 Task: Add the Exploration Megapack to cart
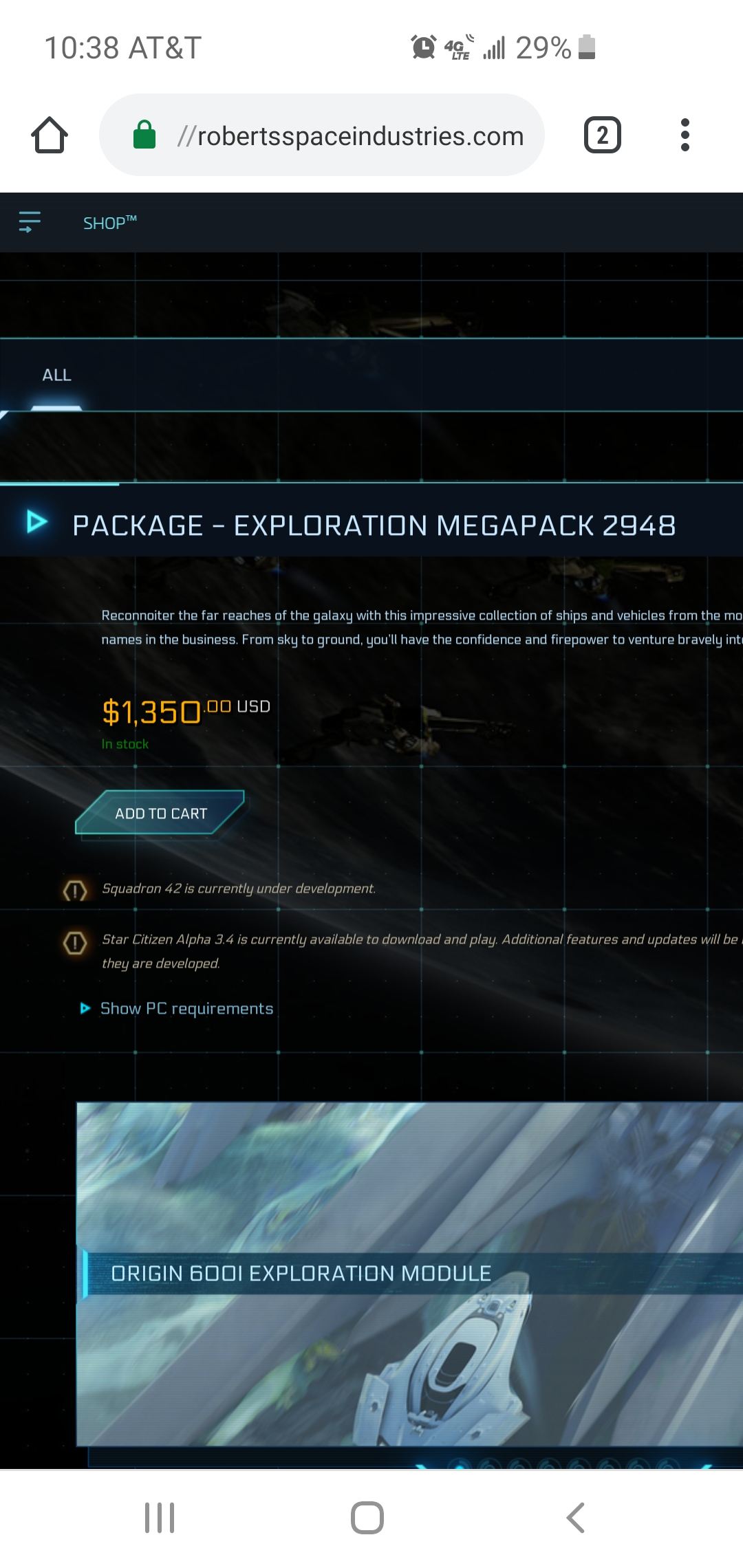160,813
